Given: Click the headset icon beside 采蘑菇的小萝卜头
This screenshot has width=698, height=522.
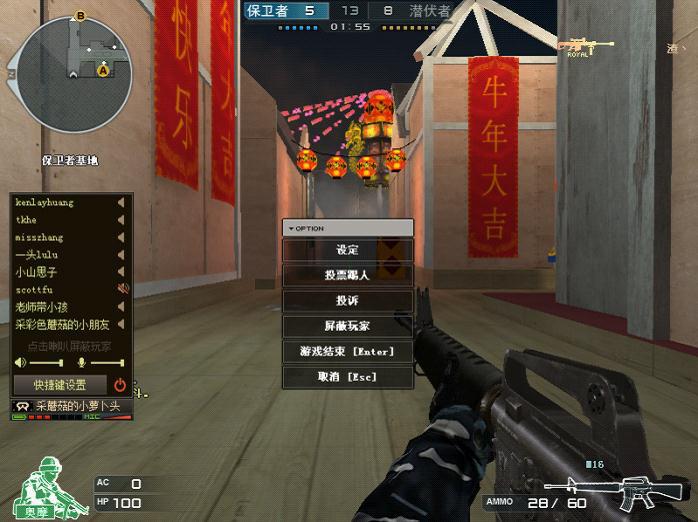Looking at the screenshot, I should pos(22,406).
